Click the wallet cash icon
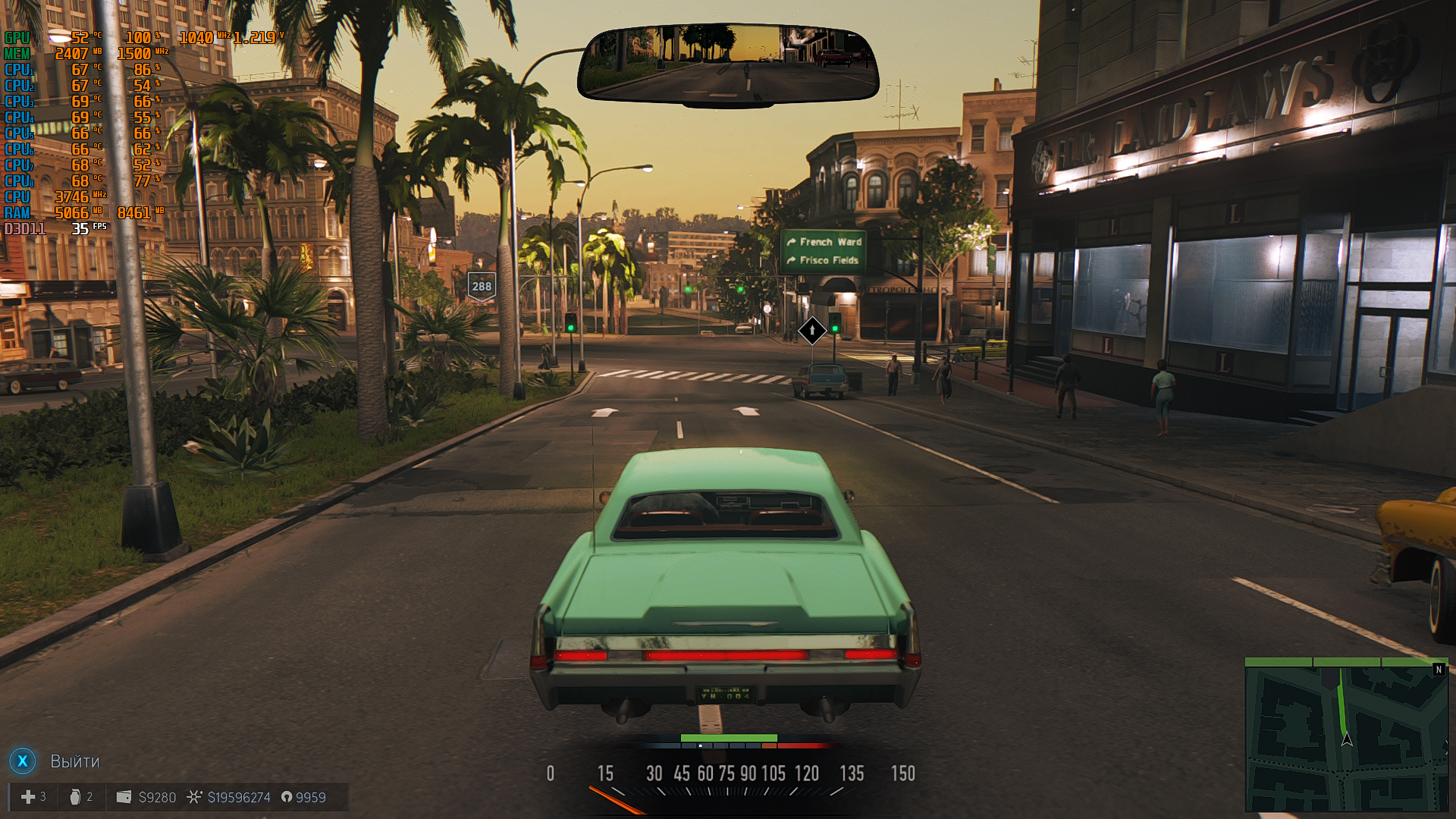Image resolution: width=1456 pixels, height=819 pixels. tap(124, 797)
